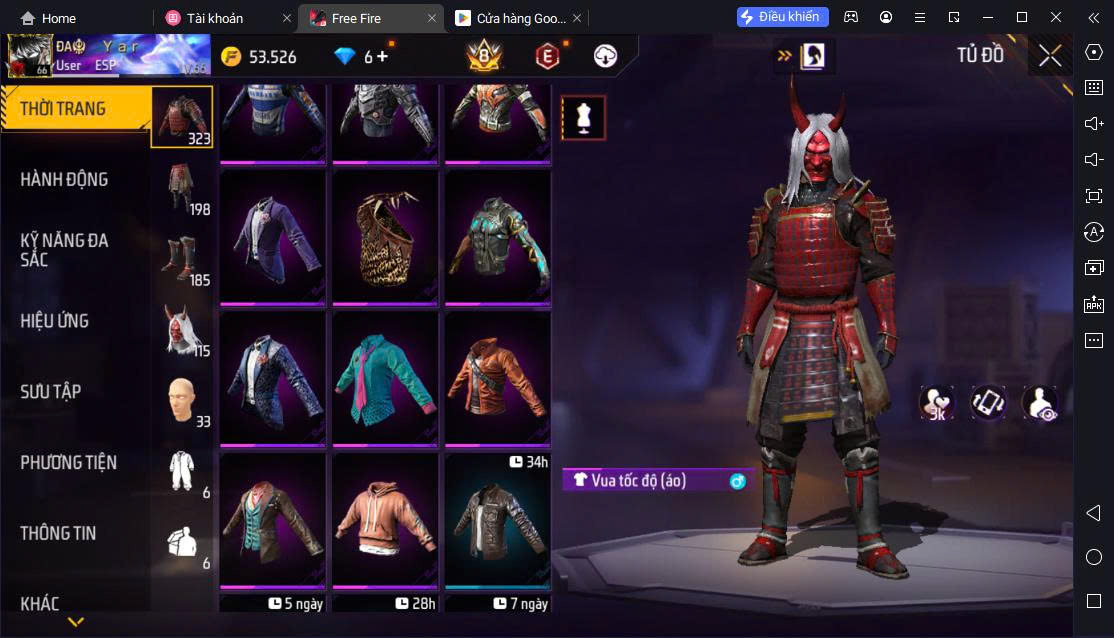This screenshot has height=638, width=1114.
Task: Open the red E badge icon
Action: (546, 56)
